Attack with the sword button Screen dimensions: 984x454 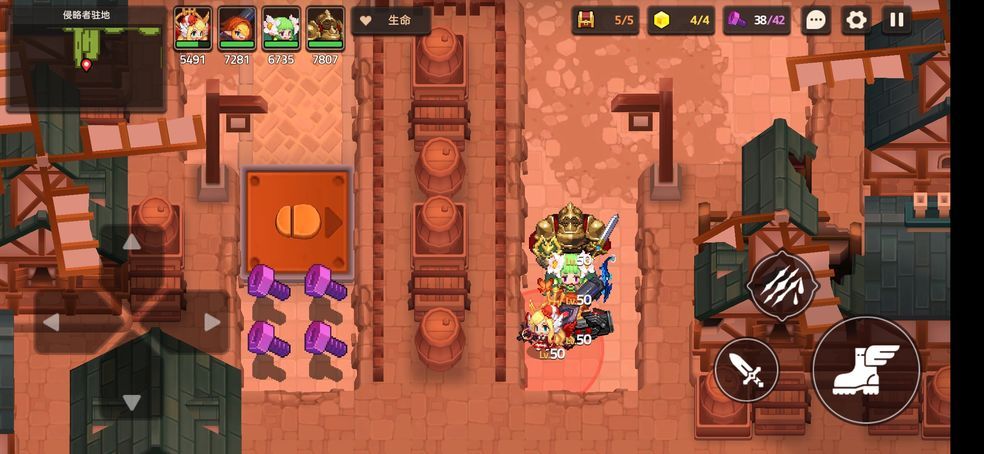click(x=746, y=370)
